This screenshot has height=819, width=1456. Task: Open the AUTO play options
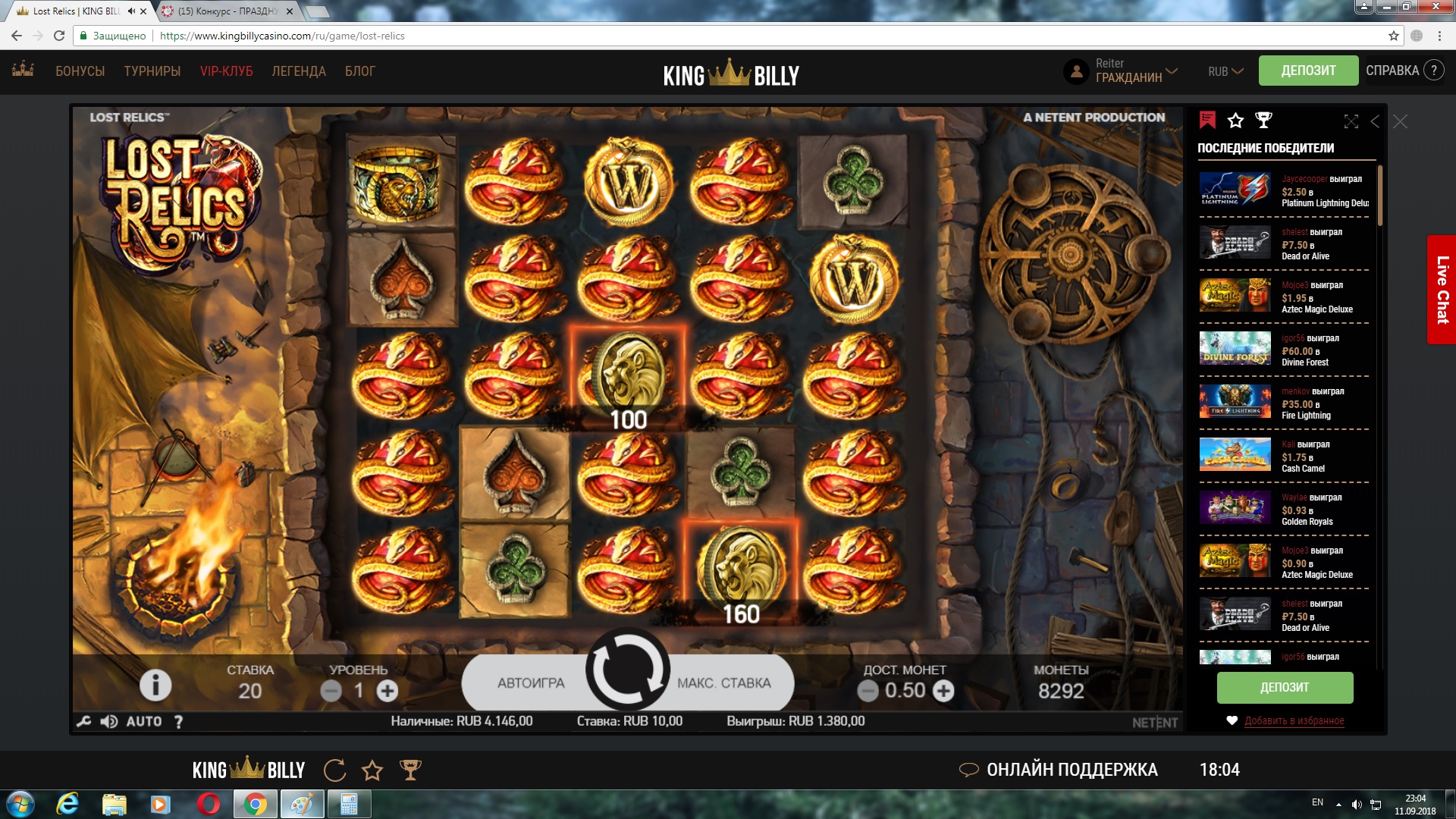tap(144, 722)
